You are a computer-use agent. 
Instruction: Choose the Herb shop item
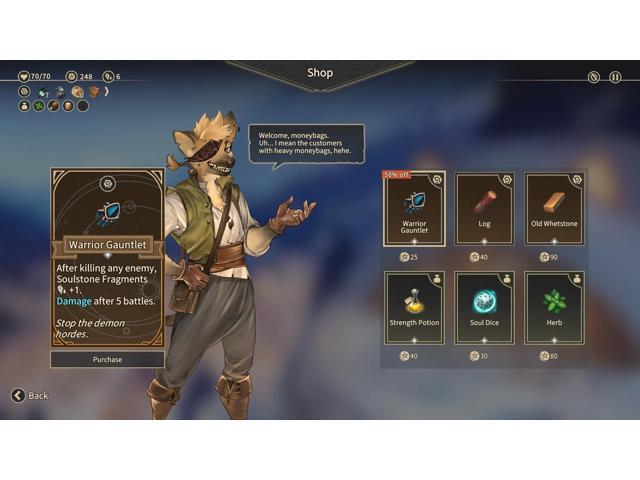pyautogui.click(x=554, y=308)
